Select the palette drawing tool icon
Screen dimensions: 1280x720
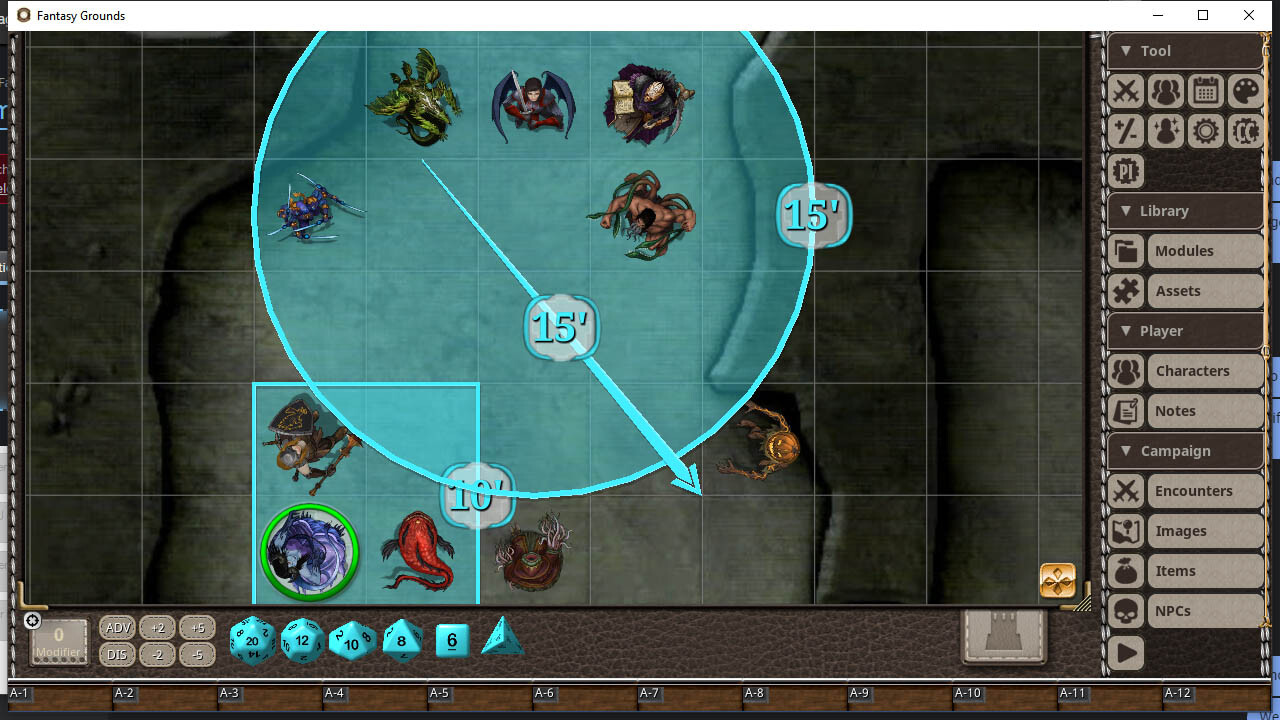[x=1245, y=91]
